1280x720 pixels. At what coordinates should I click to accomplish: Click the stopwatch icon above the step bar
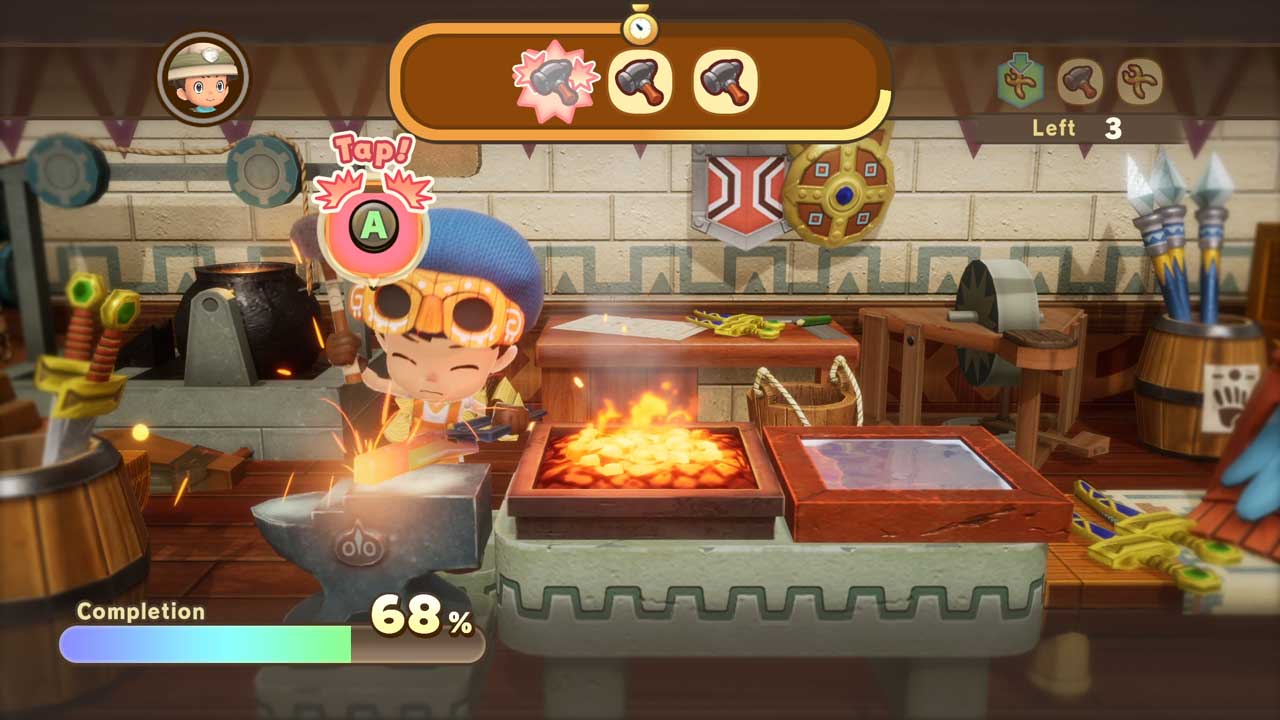(640, 24)
